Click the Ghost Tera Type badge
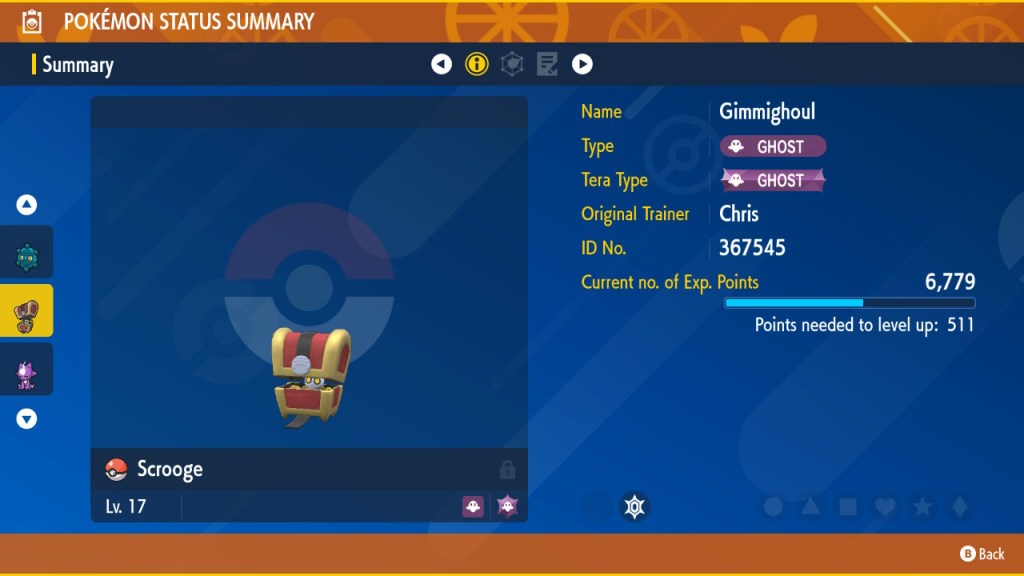This screenshot has height=576, width=1024. [x=773, y=181]
